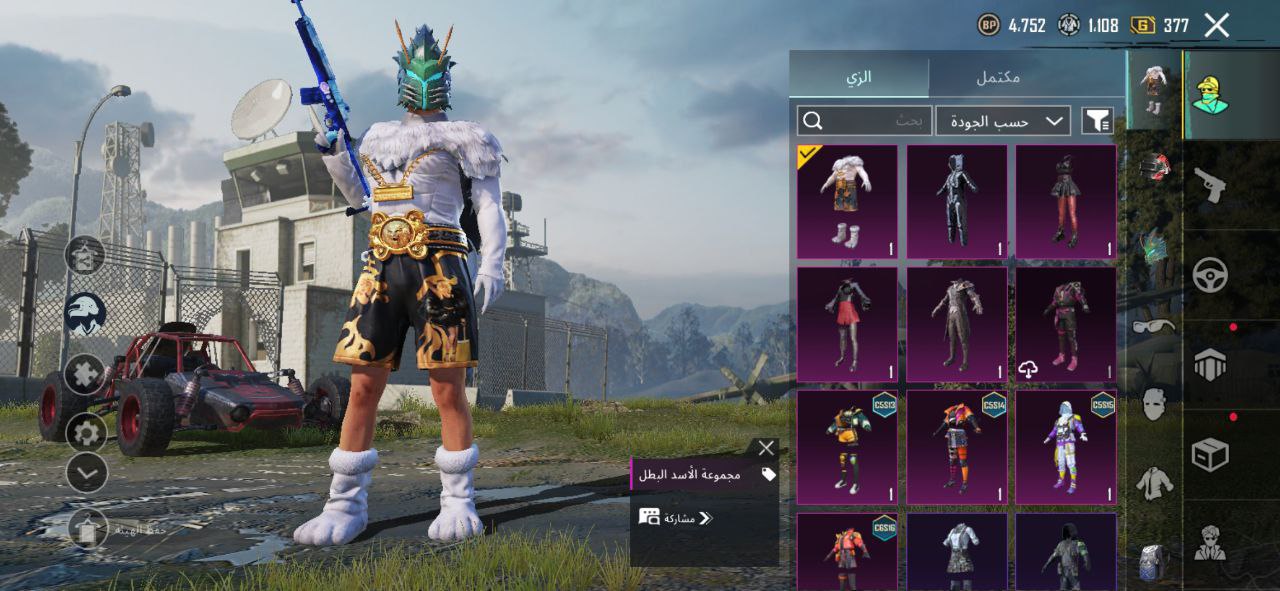This screenshot has height=591, width=1280.
Task: Close the مجموعة الأسد البطل popup
Action: (x=766, y=448)
